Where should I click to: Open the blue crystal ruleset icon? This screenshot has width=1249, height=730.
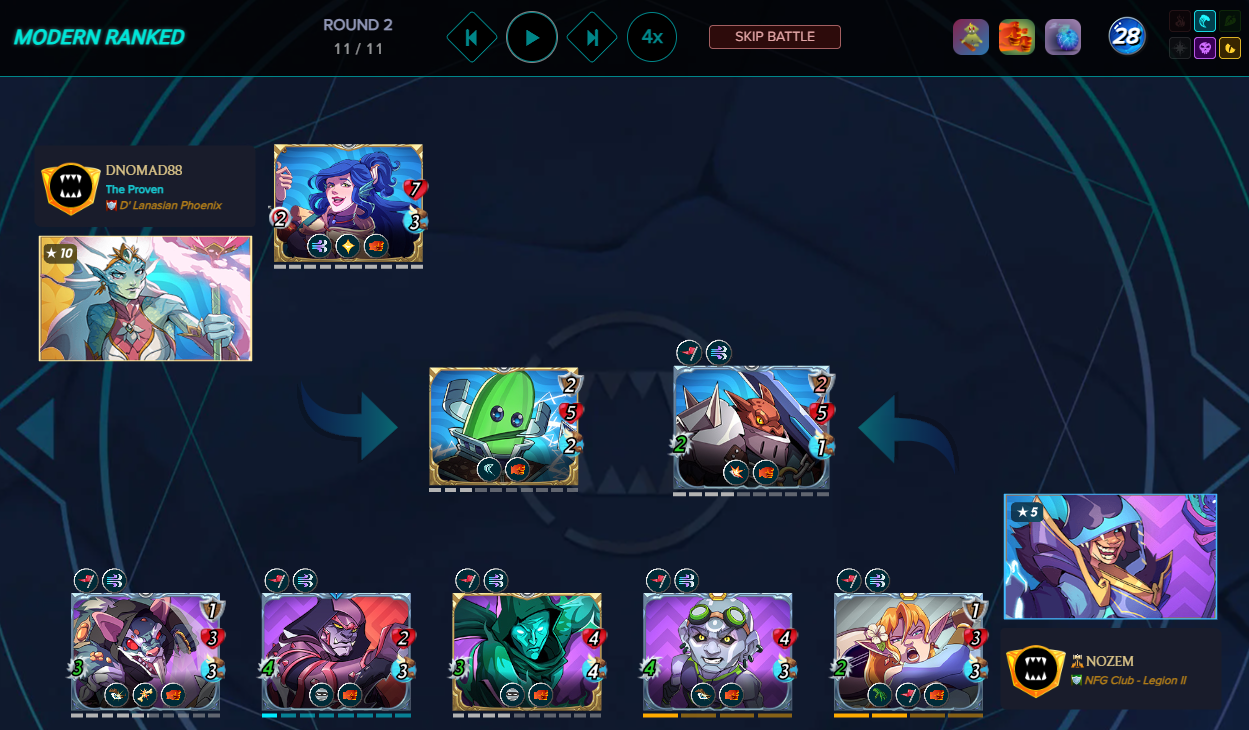(1063, 37)
